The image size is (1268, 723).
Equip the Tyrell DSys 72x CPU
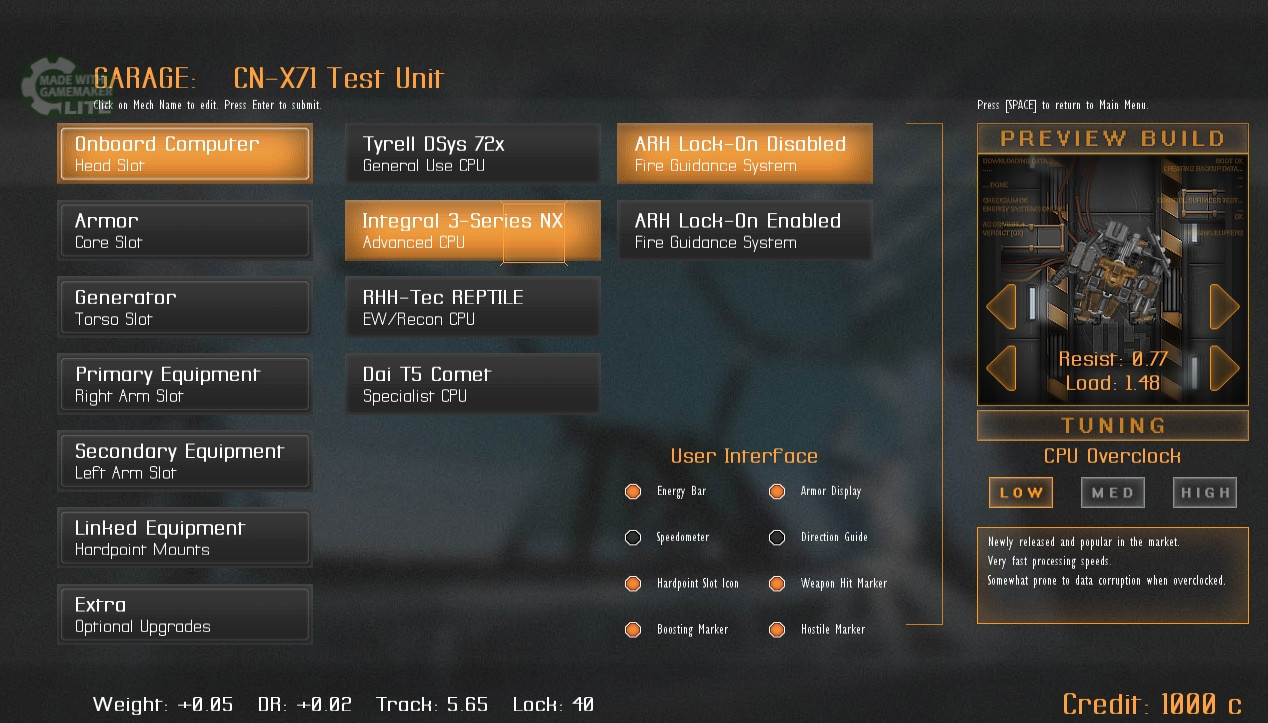coord(472,153)
